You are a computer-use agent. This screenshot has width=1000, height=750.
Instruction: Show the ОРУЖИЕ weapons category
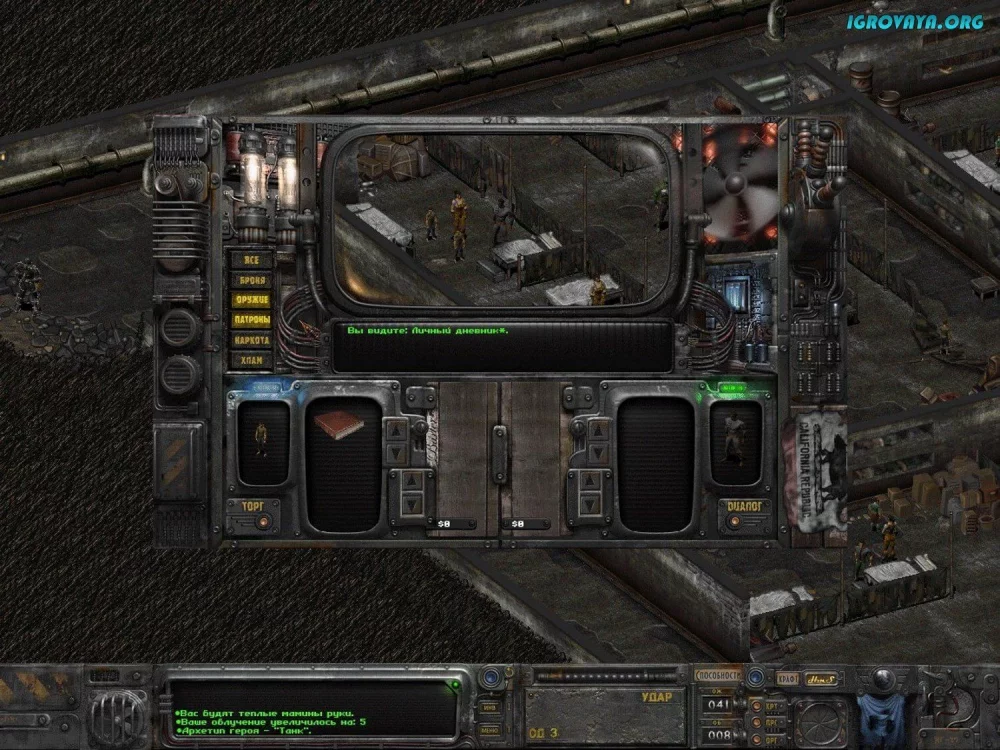(x=251, y=300)
